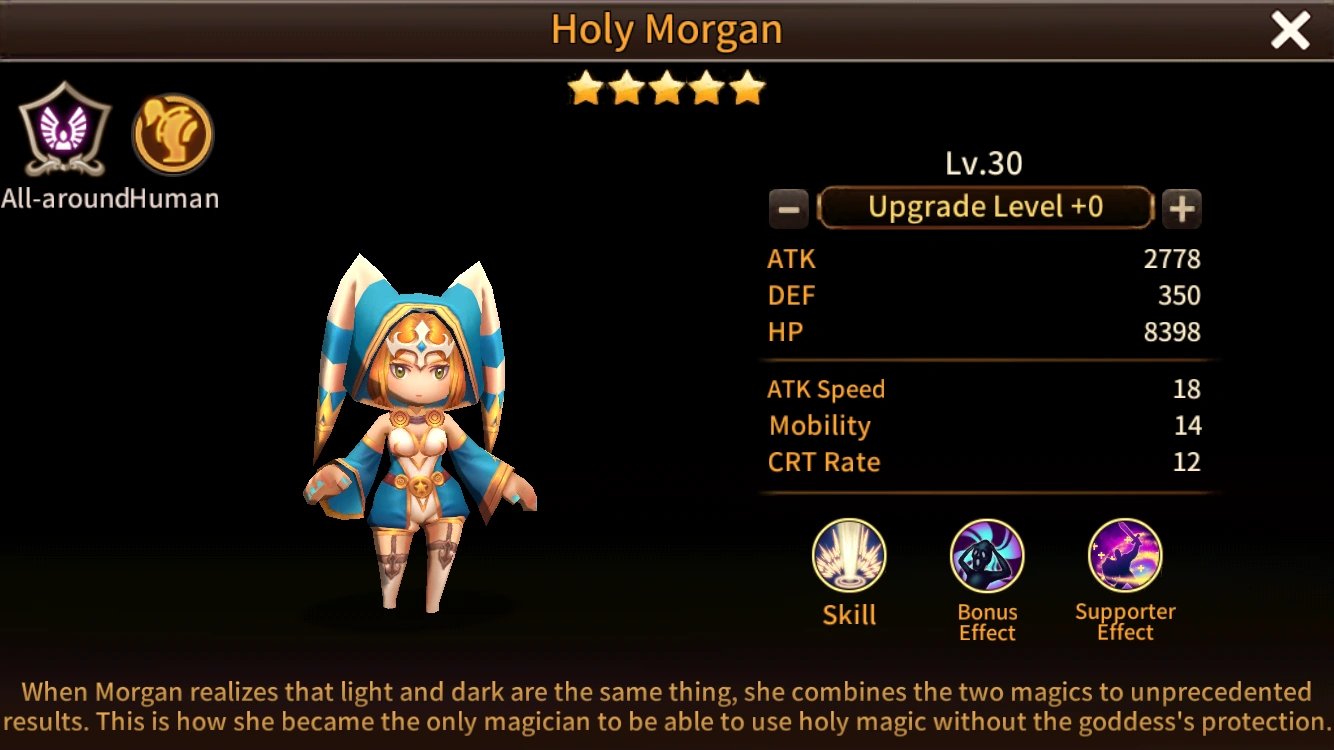The height and width of the screenshot is (750, 1334).
Task: Click the Holy Morgan title bar
Action: 666,28
